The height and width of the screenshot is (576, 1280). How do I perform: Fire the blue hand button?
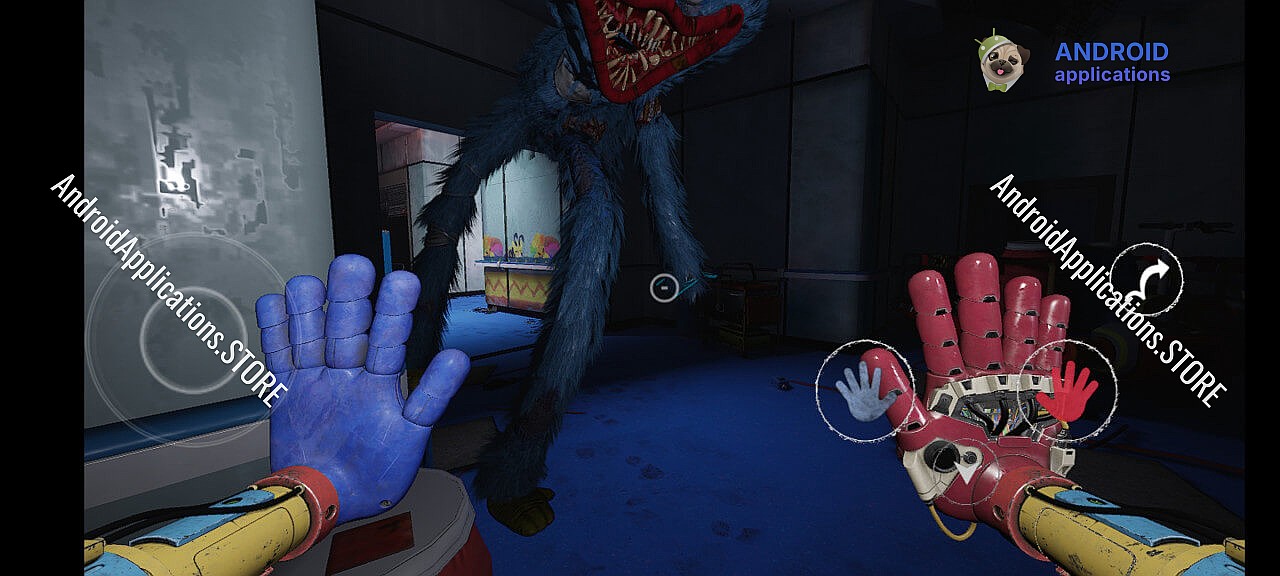pyautogui.click(x=862, y=392)
